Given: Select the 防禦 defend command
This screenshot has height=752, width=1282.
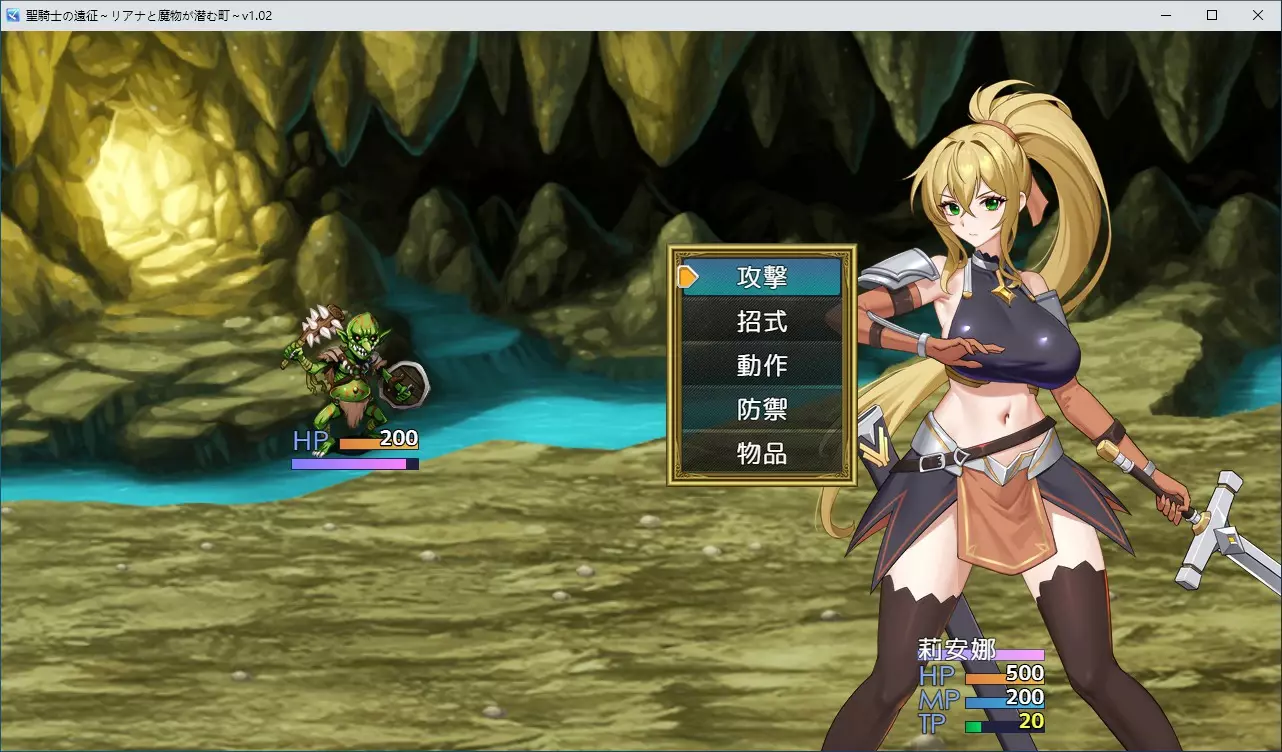Looking at the screenshot, I should [x=762, y=409].
